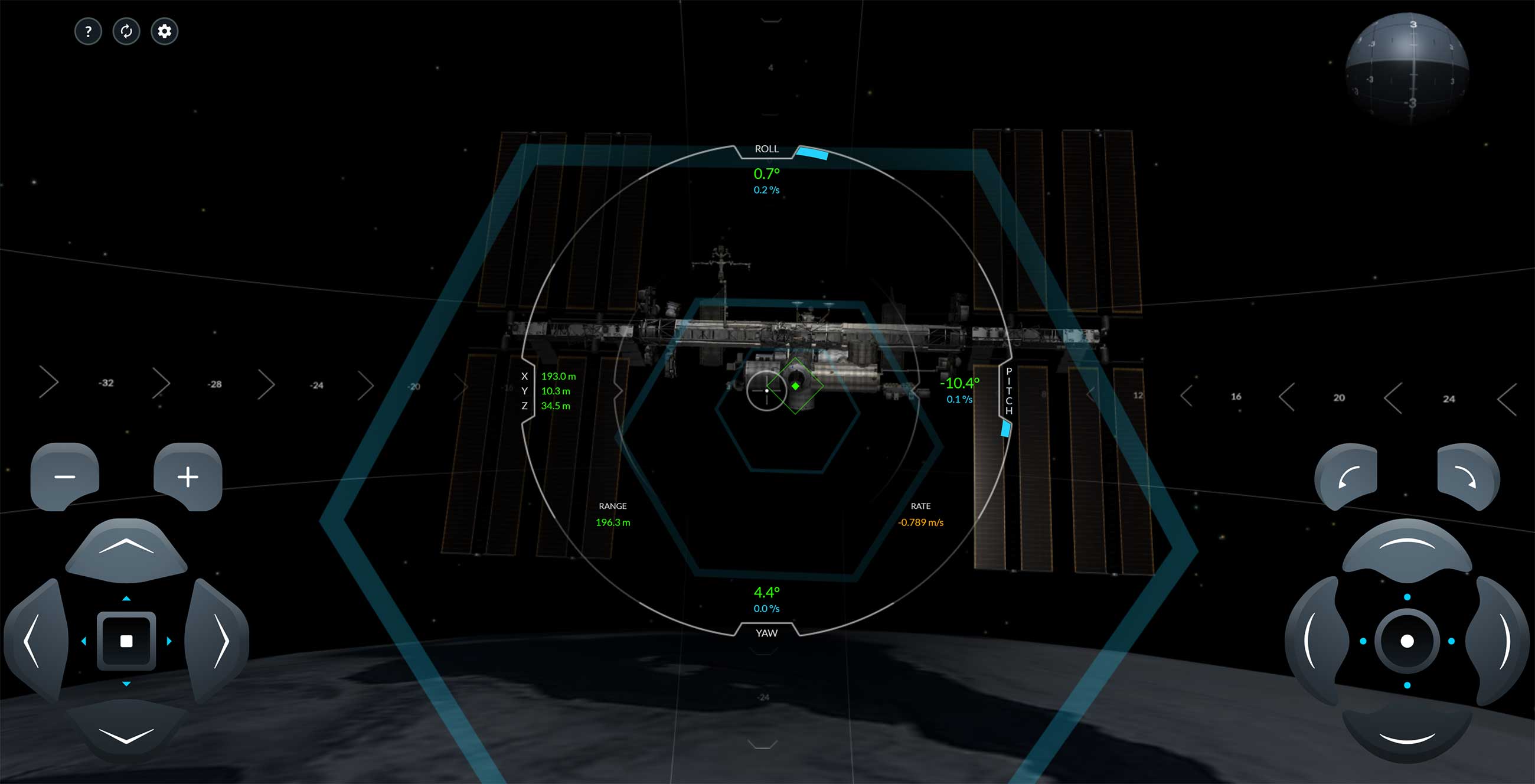Toggle rotation precision with the center dot button
The width and height of the screenshot is (1535, 784).
[x=1407, y=641]
